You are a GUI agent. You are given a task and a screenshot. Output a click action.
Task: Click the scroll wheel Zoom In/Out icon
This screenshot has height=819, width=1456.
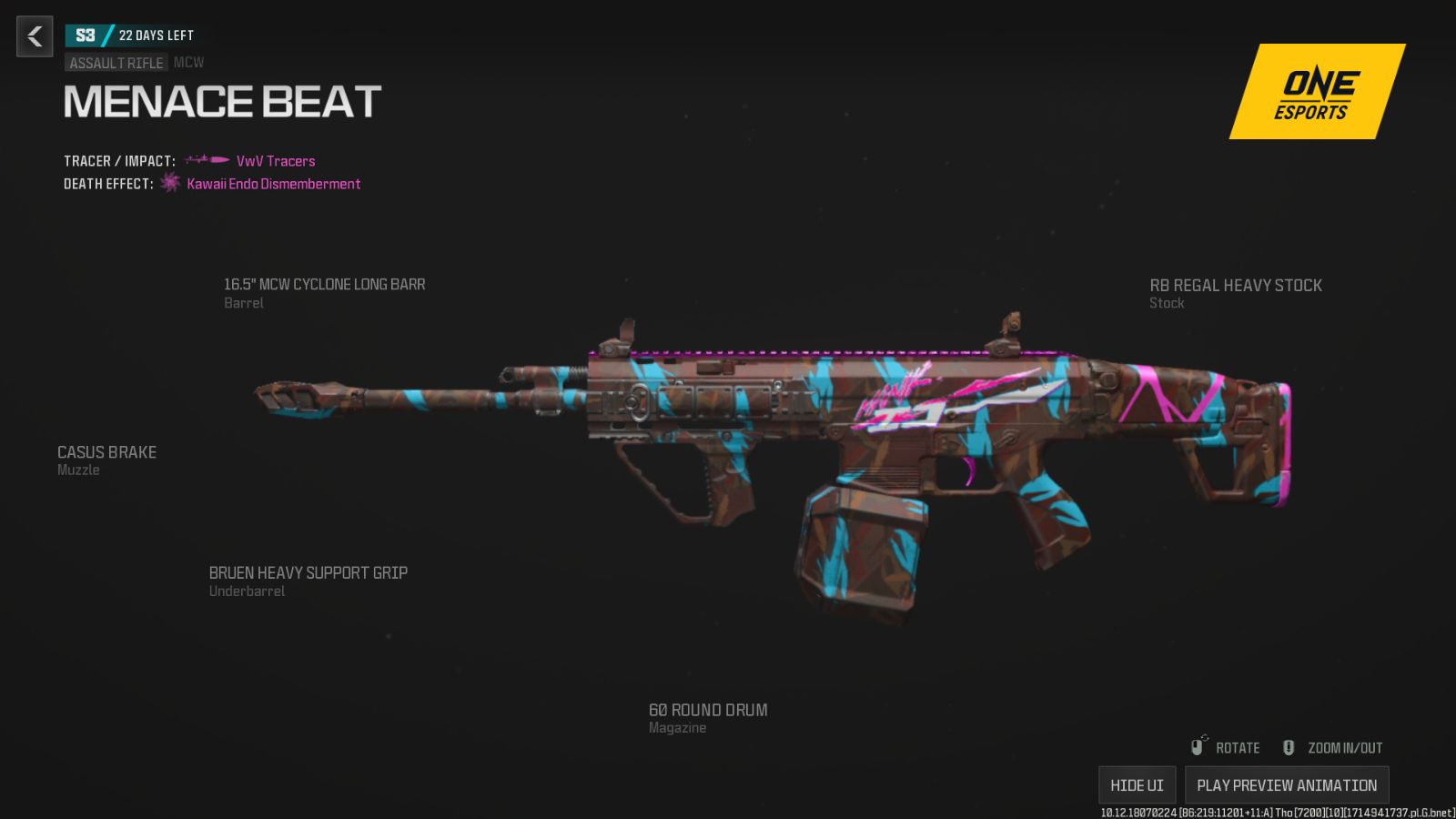[x=1288, y=746]
